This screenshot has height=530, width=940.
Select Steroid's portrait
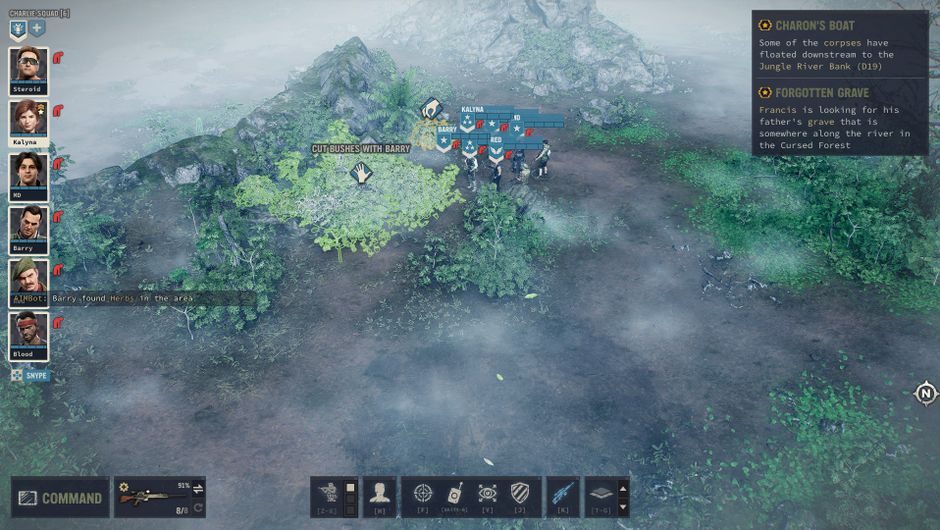28,67
